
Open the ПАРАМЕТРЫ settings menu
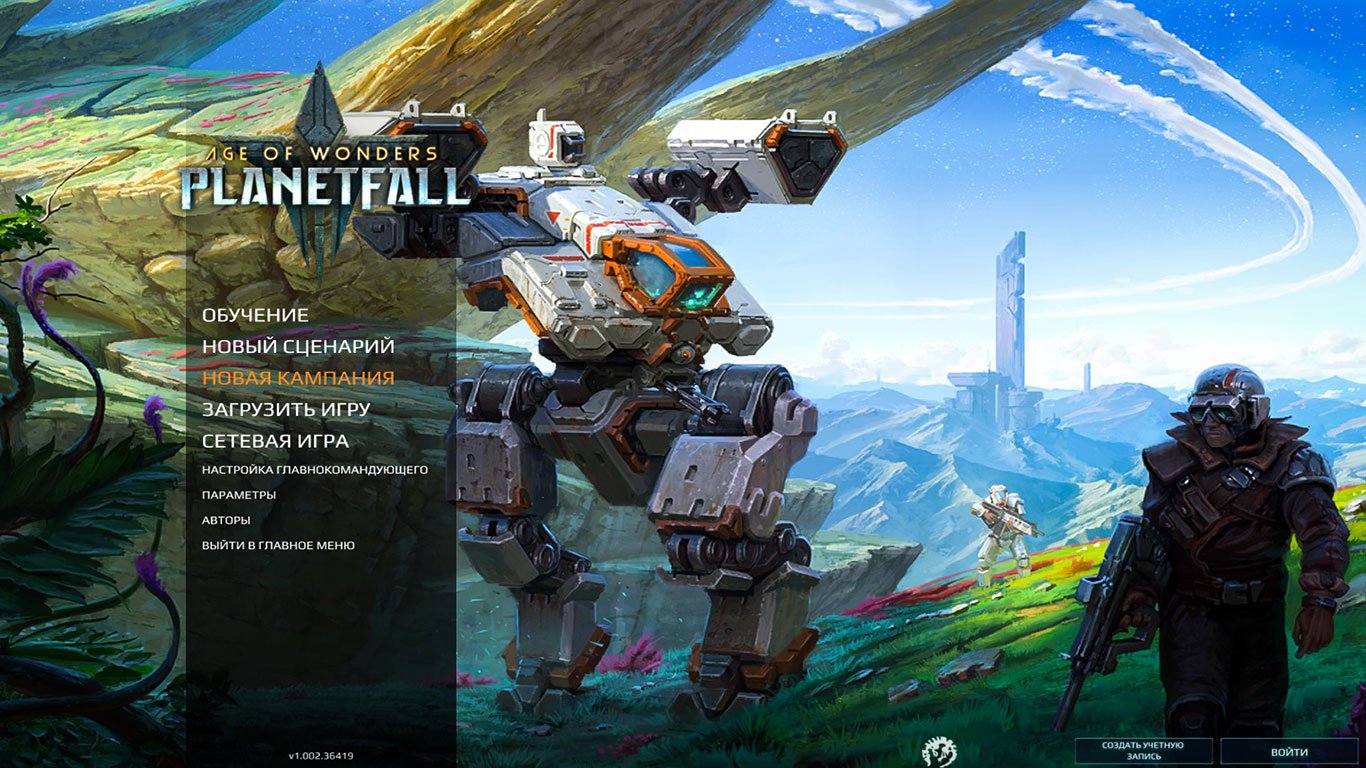point(240,493)
